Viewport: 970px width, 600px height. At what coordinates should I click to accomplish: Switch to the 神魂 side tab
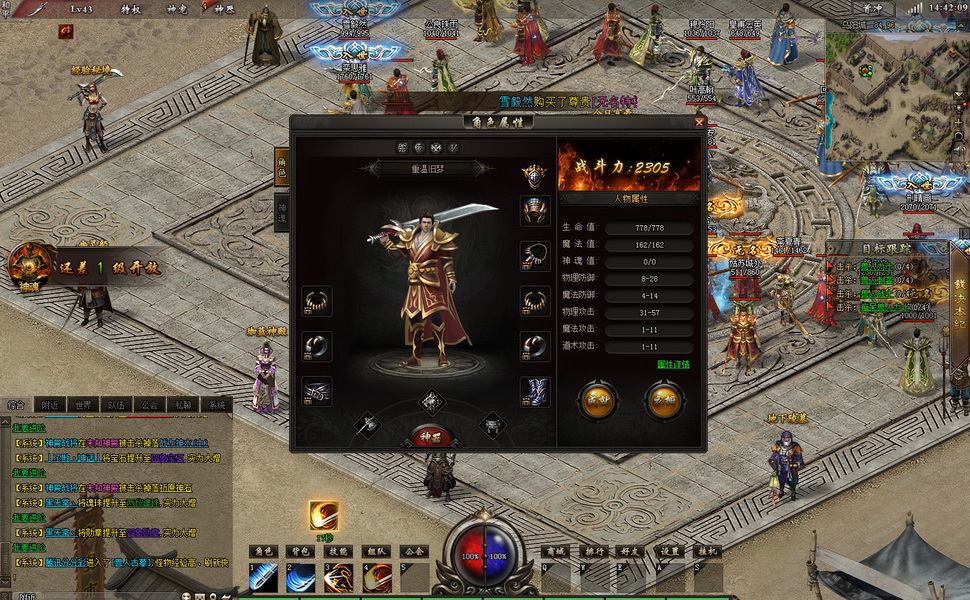(x=282, y=212)
